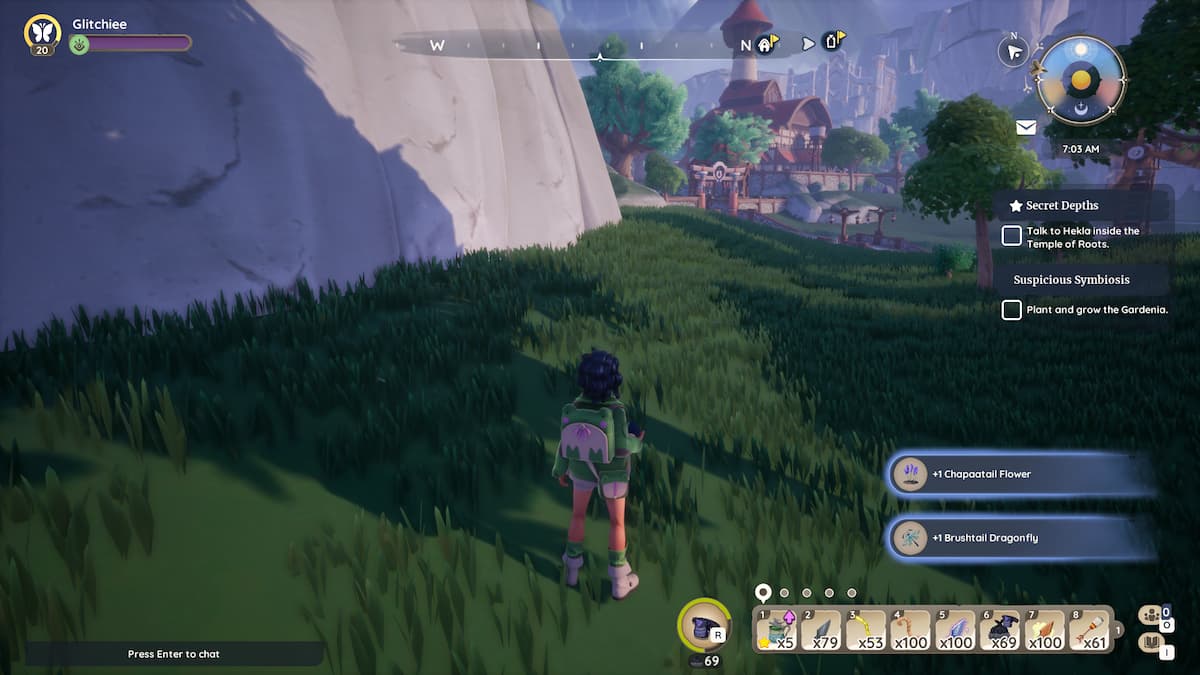
Task: Pick the mallet-shaped item in slot 8
Action: [1090, 629]
